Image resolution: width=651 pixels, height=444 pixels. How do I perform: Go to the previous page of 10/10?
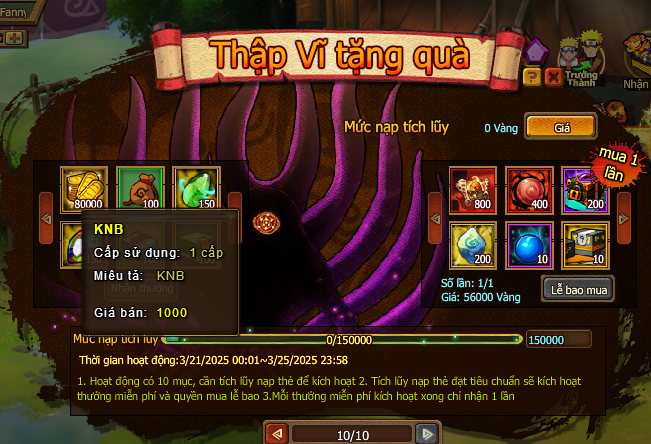click(x=277, y=434)
